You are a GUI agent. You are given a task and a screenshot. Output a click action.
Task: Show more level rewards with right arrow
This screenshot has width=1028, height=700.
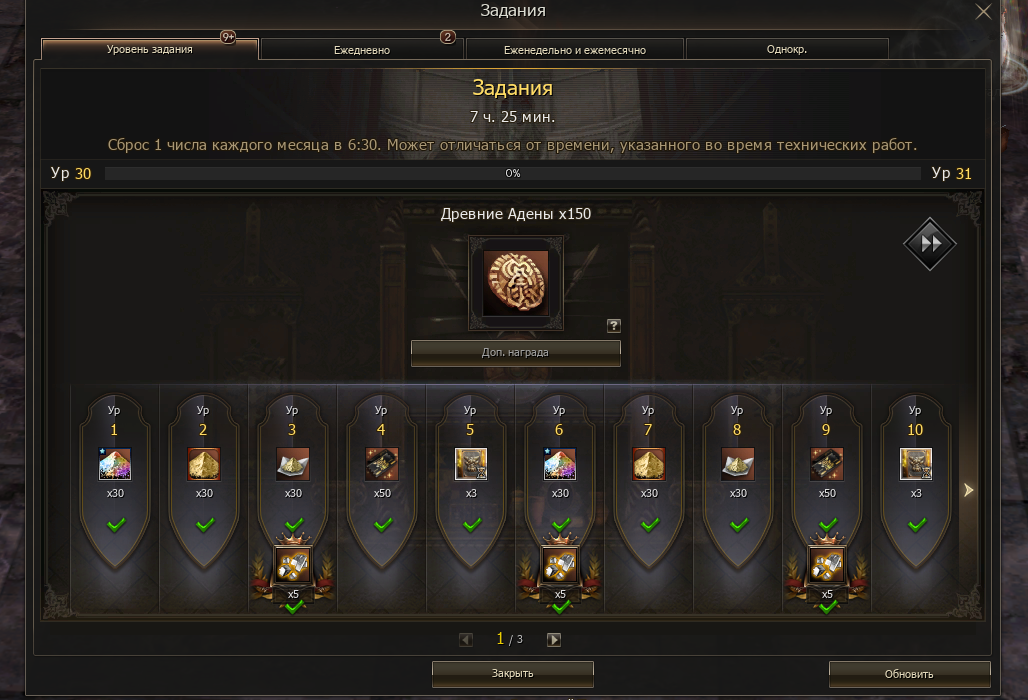point(967,490)
